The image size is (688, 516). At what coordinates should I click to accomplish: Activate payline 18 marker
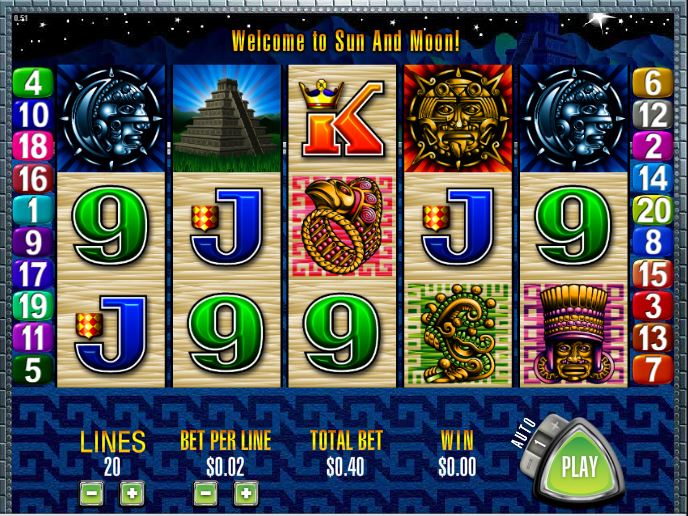point(33,146)
